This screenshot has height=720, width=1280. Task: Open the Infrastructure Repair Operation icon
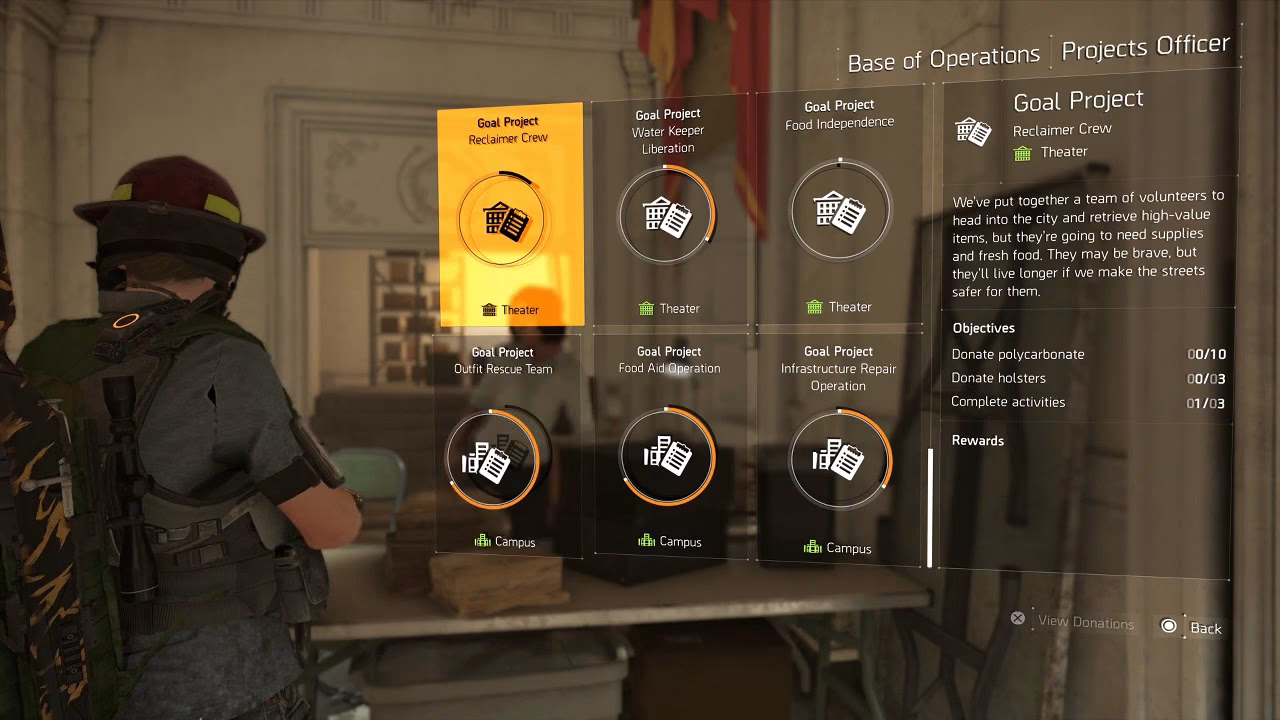840,460
